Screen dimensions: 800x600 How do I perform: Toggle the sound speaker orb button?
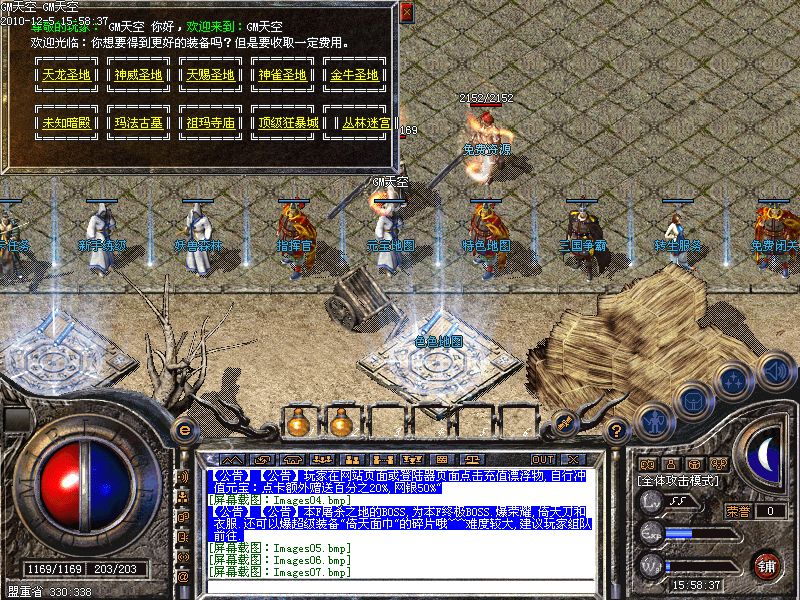(773, 369)
